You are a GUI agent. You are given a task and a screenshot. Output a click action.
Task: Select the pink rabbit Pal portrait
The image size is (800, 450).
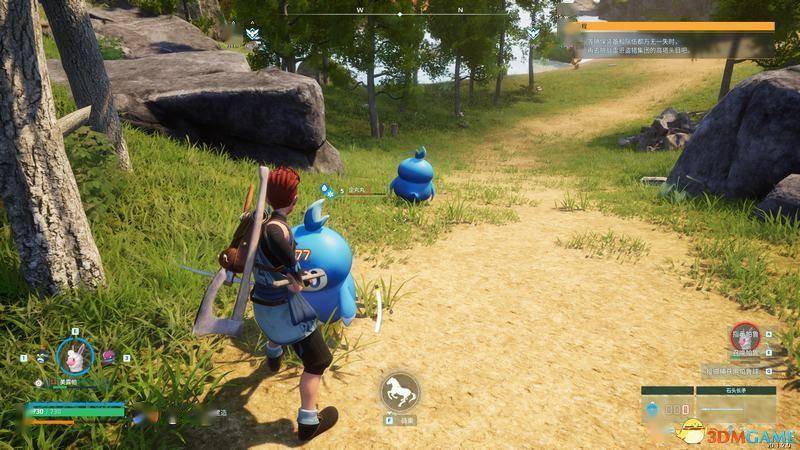tap(74, 355)
